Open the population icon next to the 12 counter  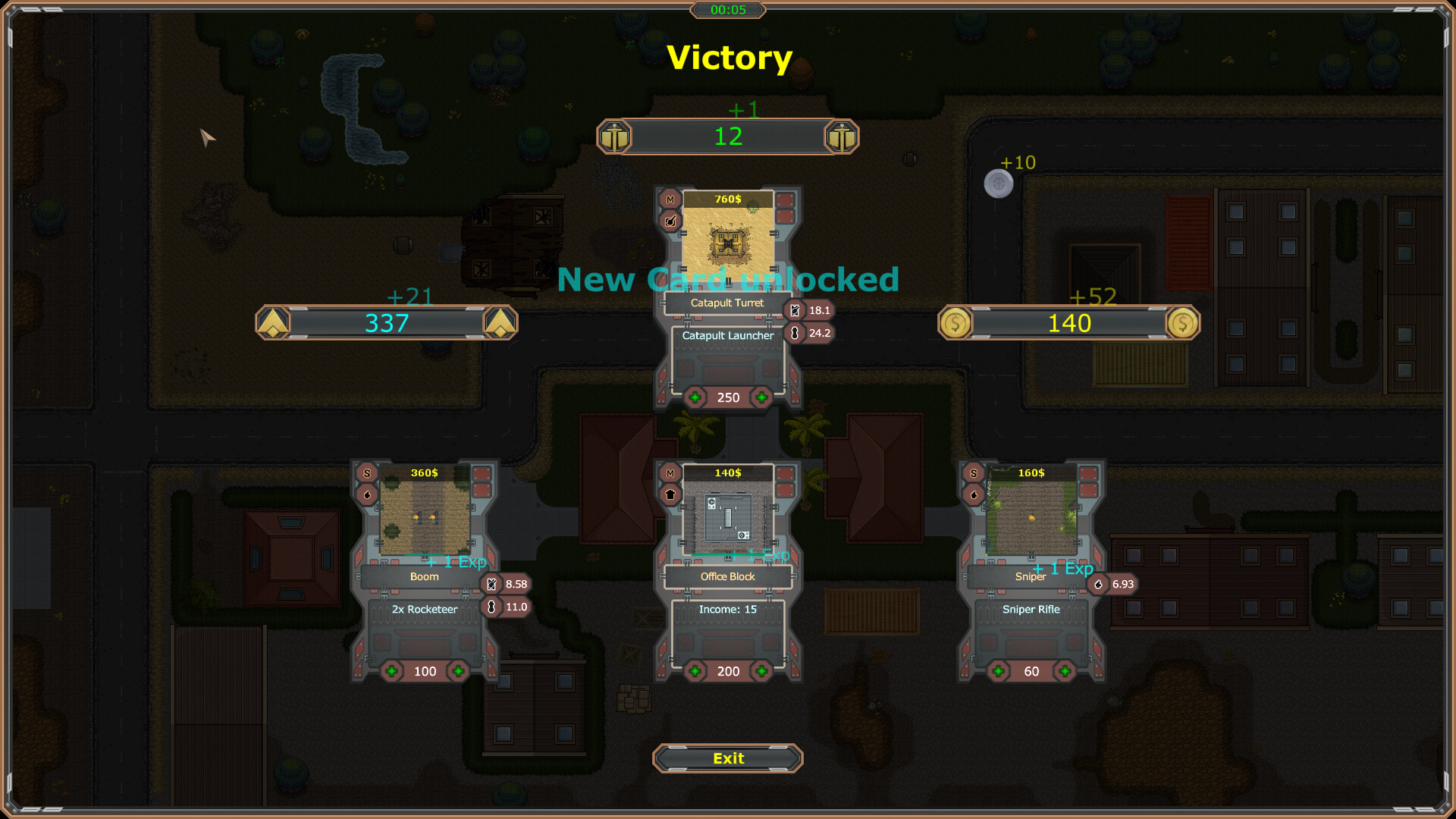pyautogui.click(x=615, y=136)
